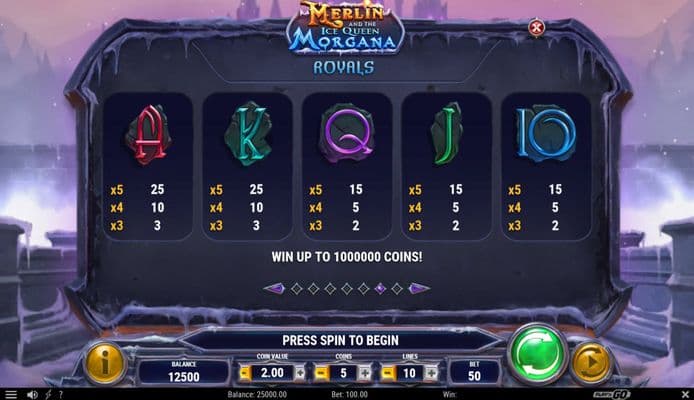Click the gold info button

coord(104,361)
